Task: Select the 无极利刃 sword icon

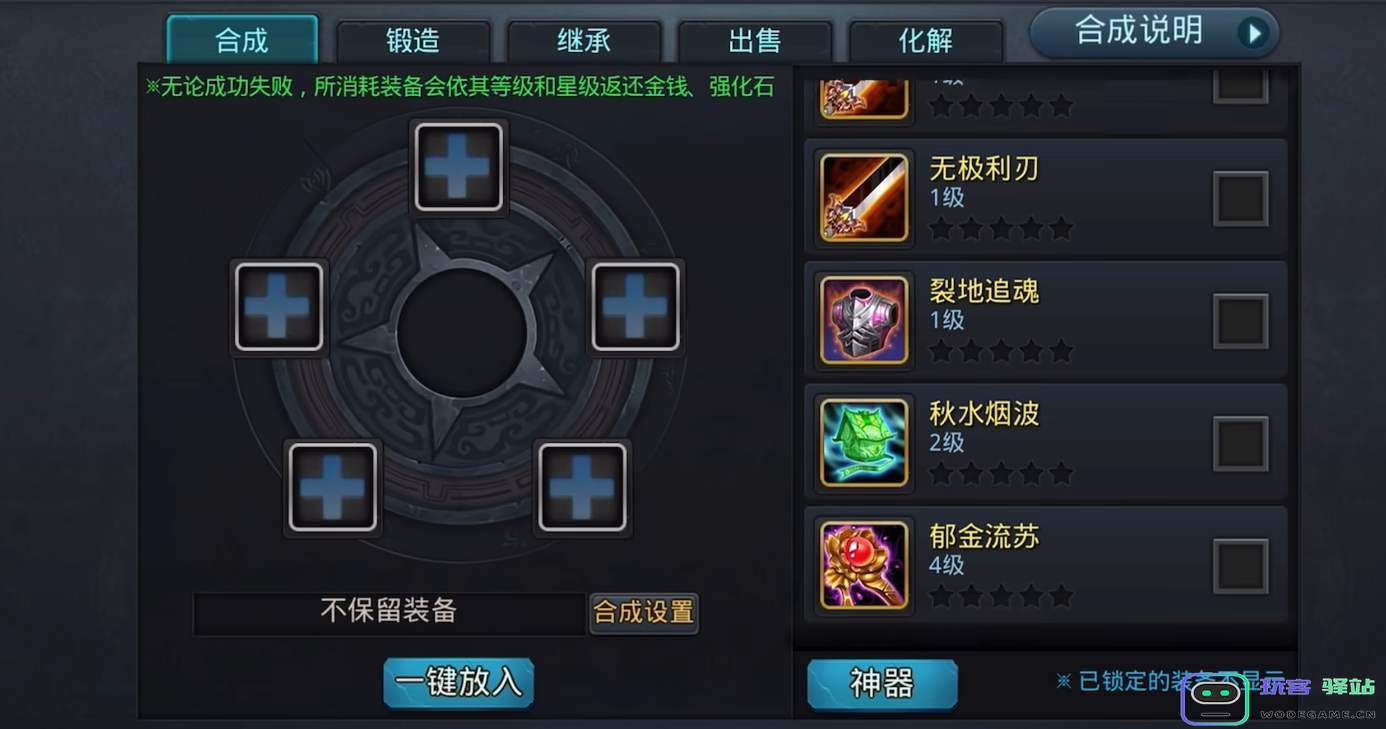Action: click(862, 196)
